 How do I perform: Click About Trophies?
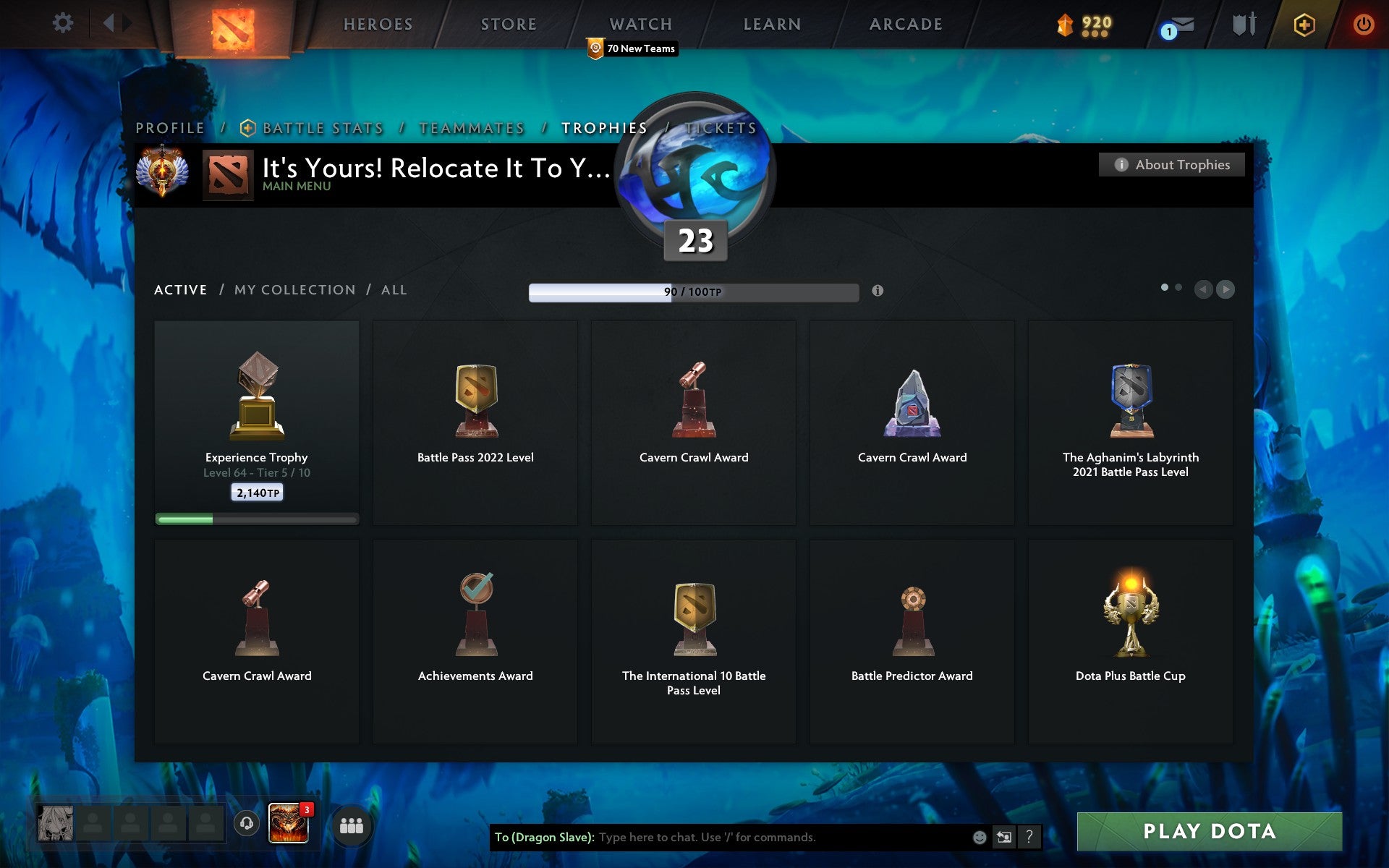[x=1171, y=165]
